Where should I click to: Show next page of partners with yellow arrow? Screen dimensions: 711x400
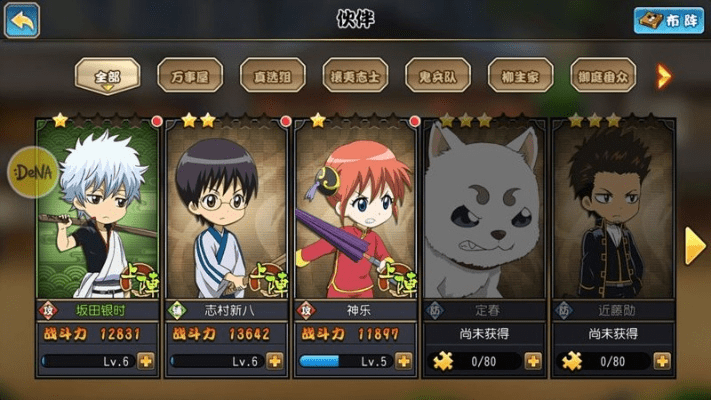coord(695,247)
